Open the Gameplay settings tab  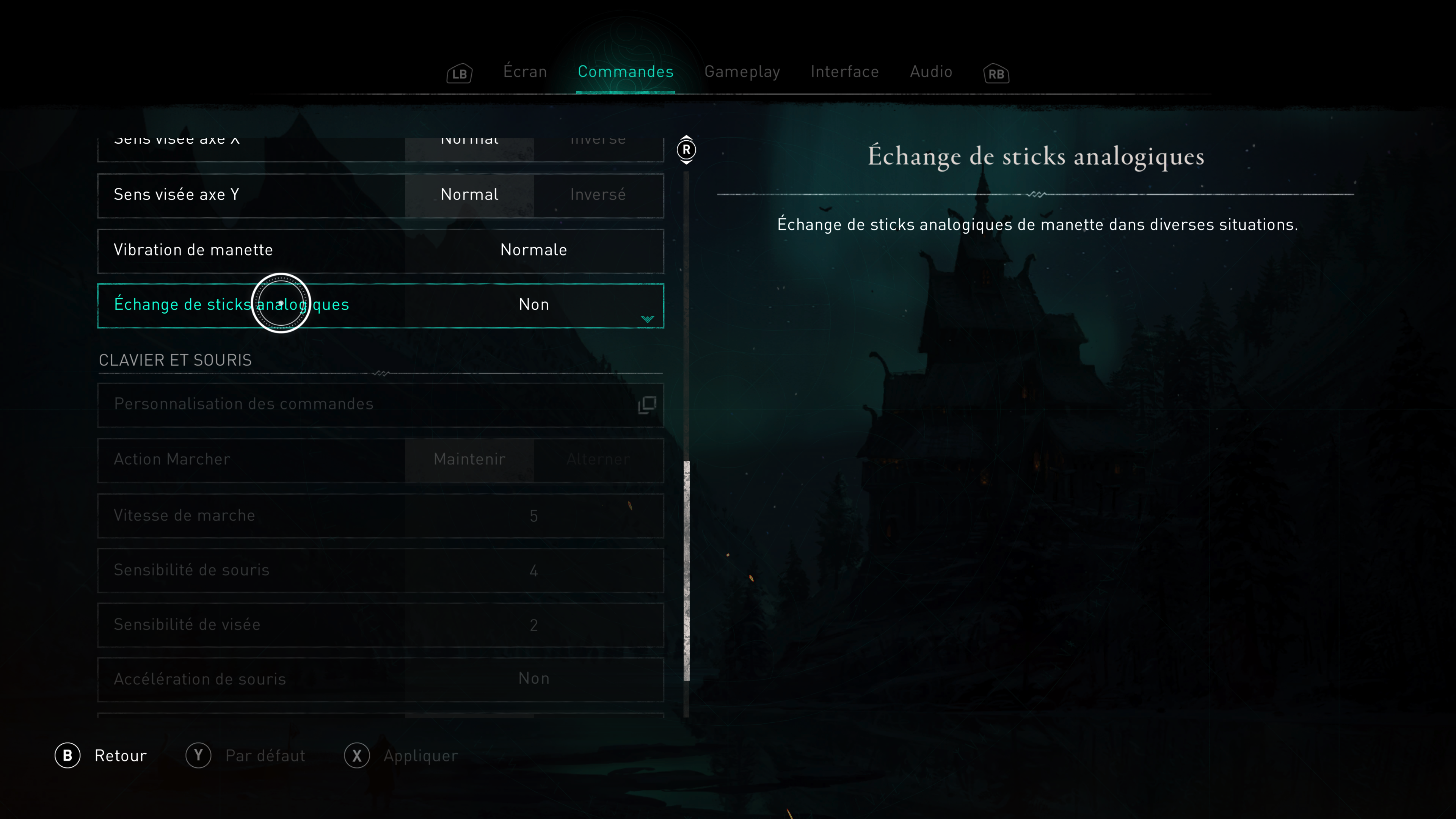click(x=742, y=72)
